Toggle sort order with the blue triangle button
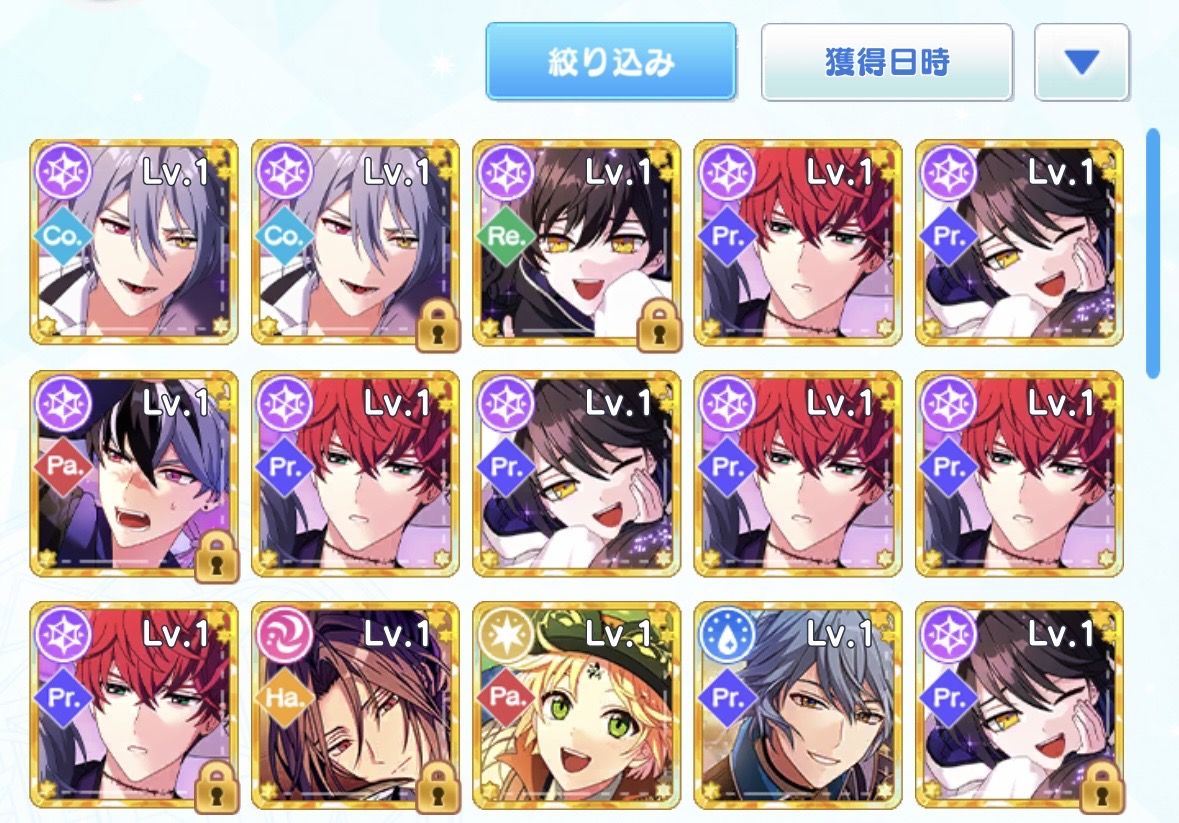Screen dimensions: 1179x823 (1081, 62)
